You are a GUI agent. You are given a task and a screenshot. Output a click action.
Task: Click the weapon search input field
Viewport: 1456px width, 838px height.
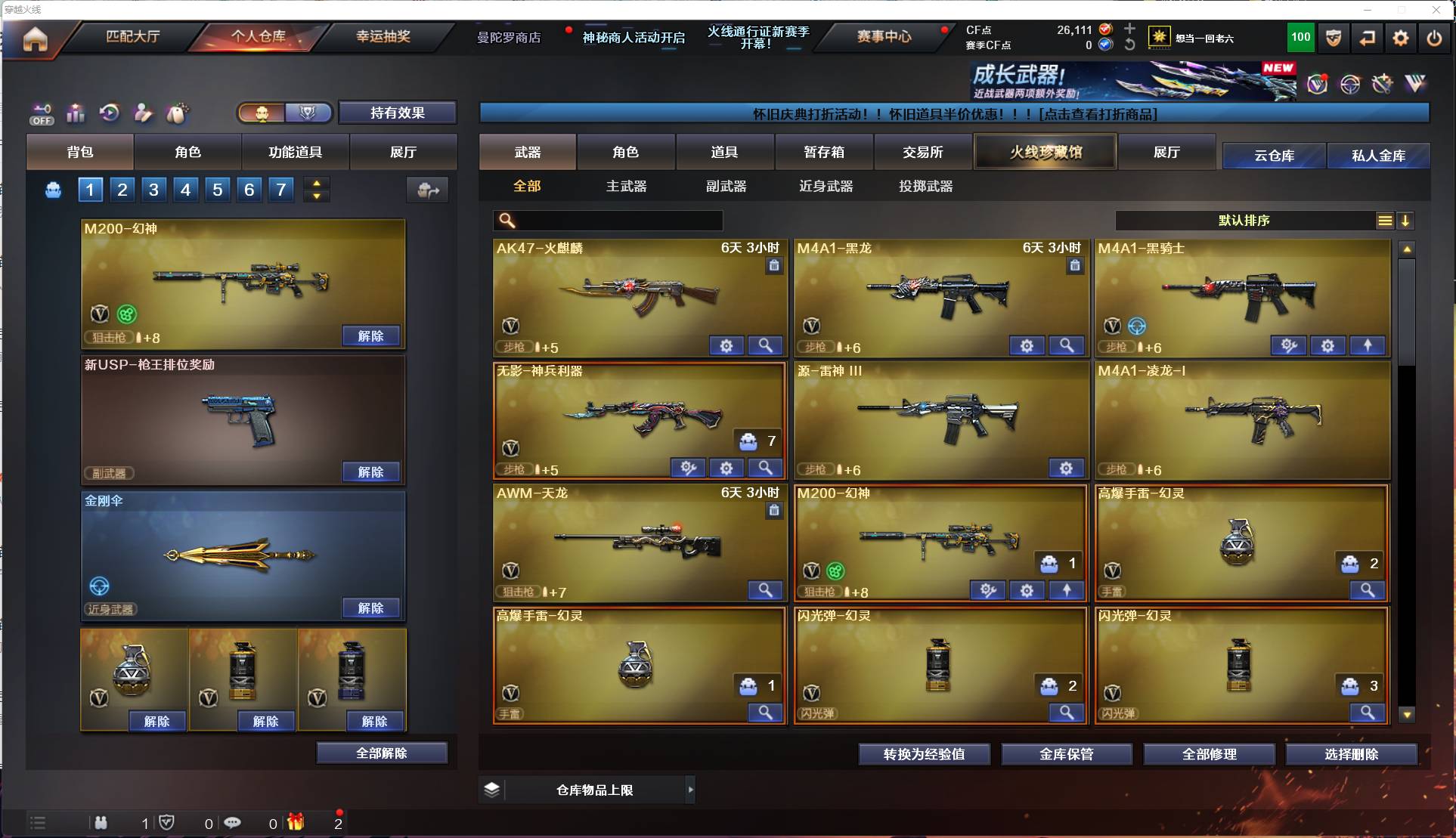tap(612, 221)
